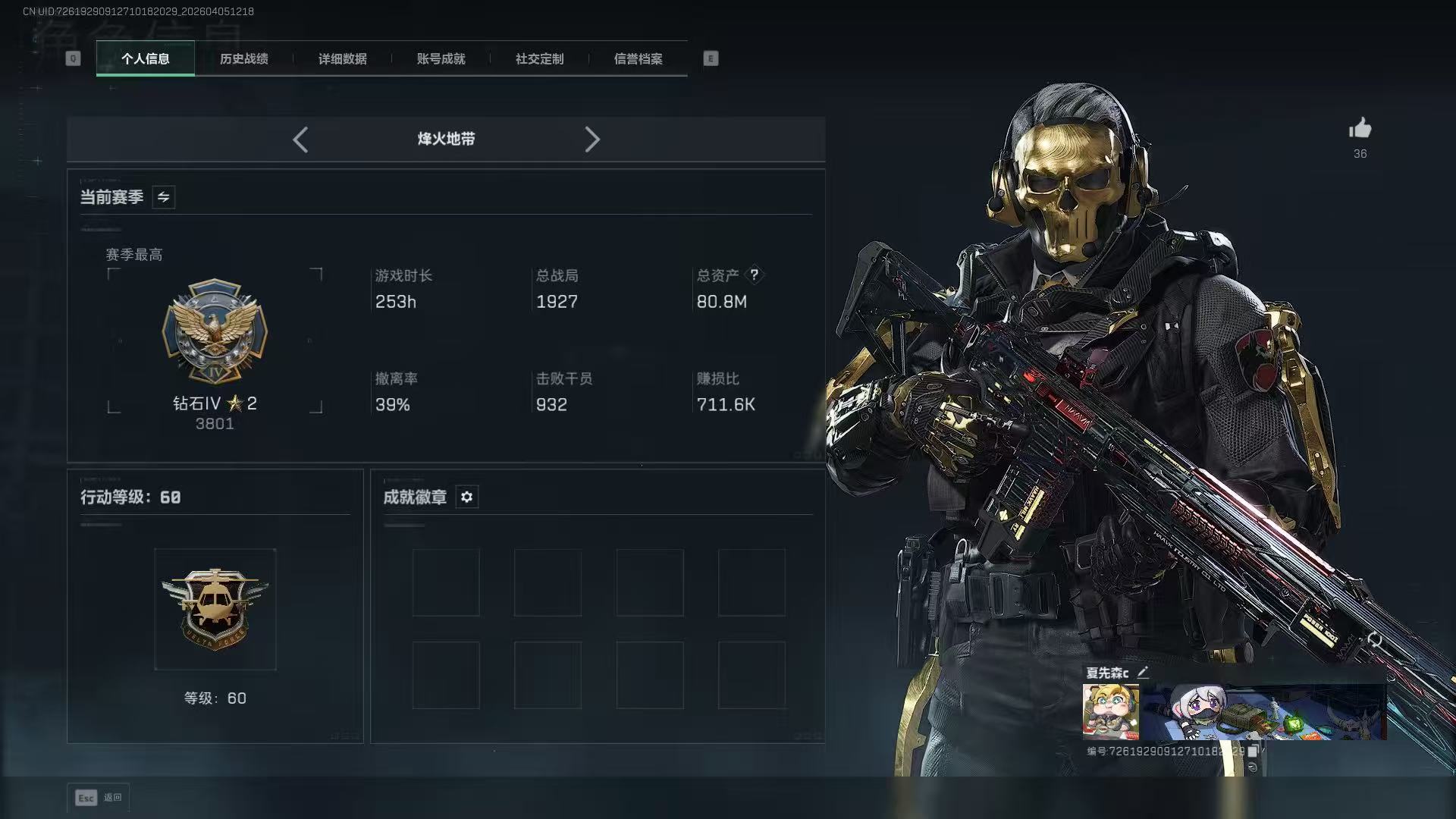The height and width of the screenshot is (819, 1456).
Task: Switch to the 个人信息 tab
Action: [146, 58]
